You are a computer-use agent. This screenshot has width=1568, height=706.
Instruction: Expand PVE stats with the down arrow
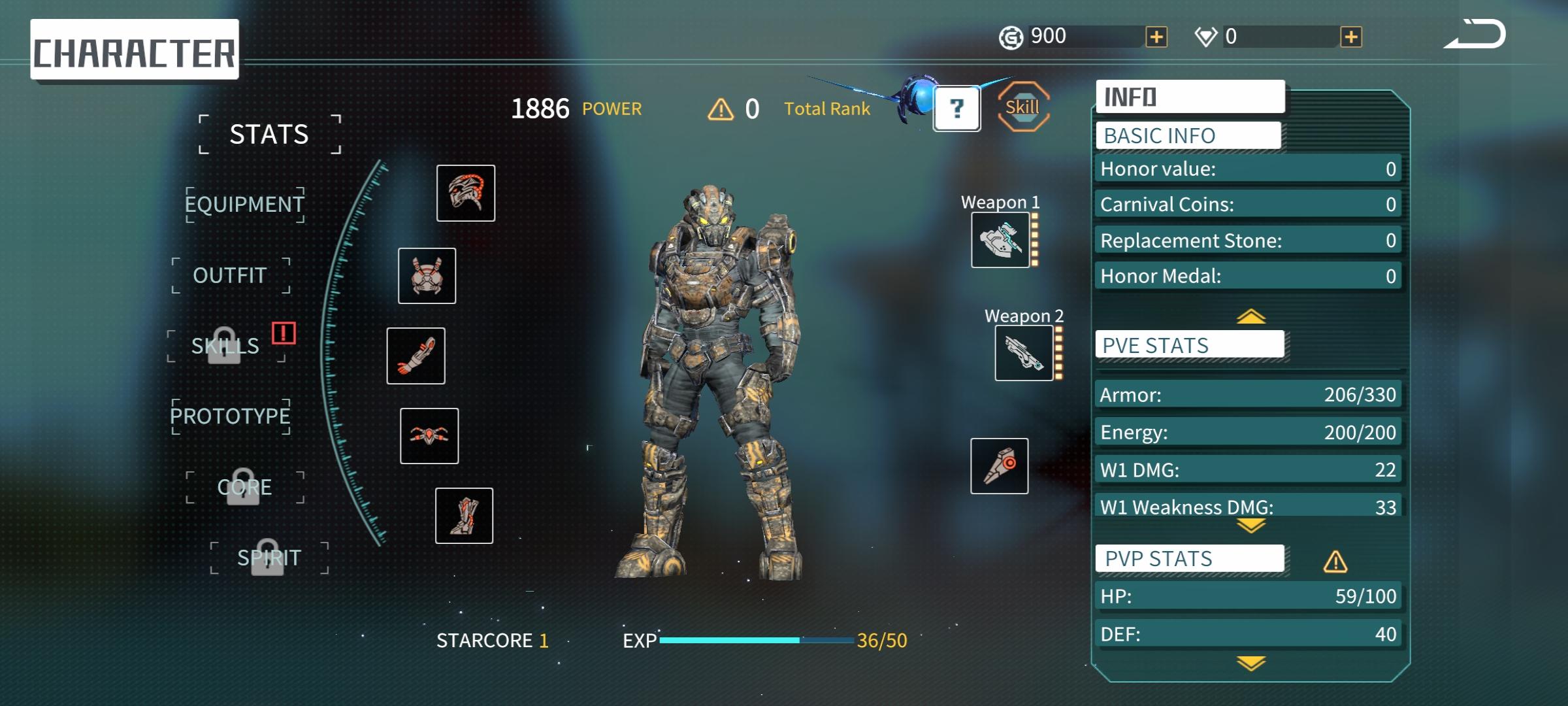[1251, 526]
